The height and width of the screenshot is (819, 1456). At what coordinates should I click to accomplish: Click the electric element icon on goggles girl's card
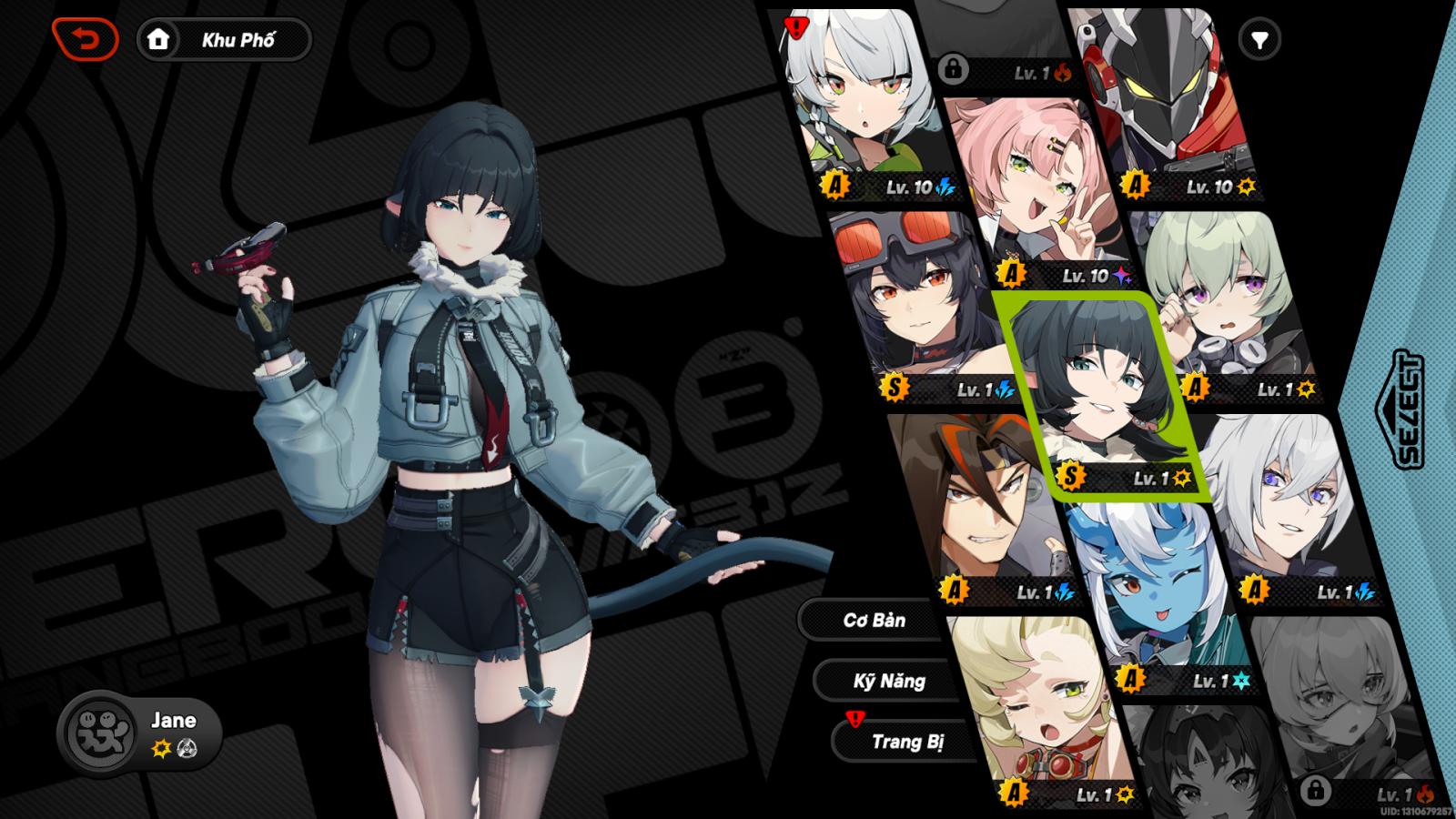[1006, 389]
